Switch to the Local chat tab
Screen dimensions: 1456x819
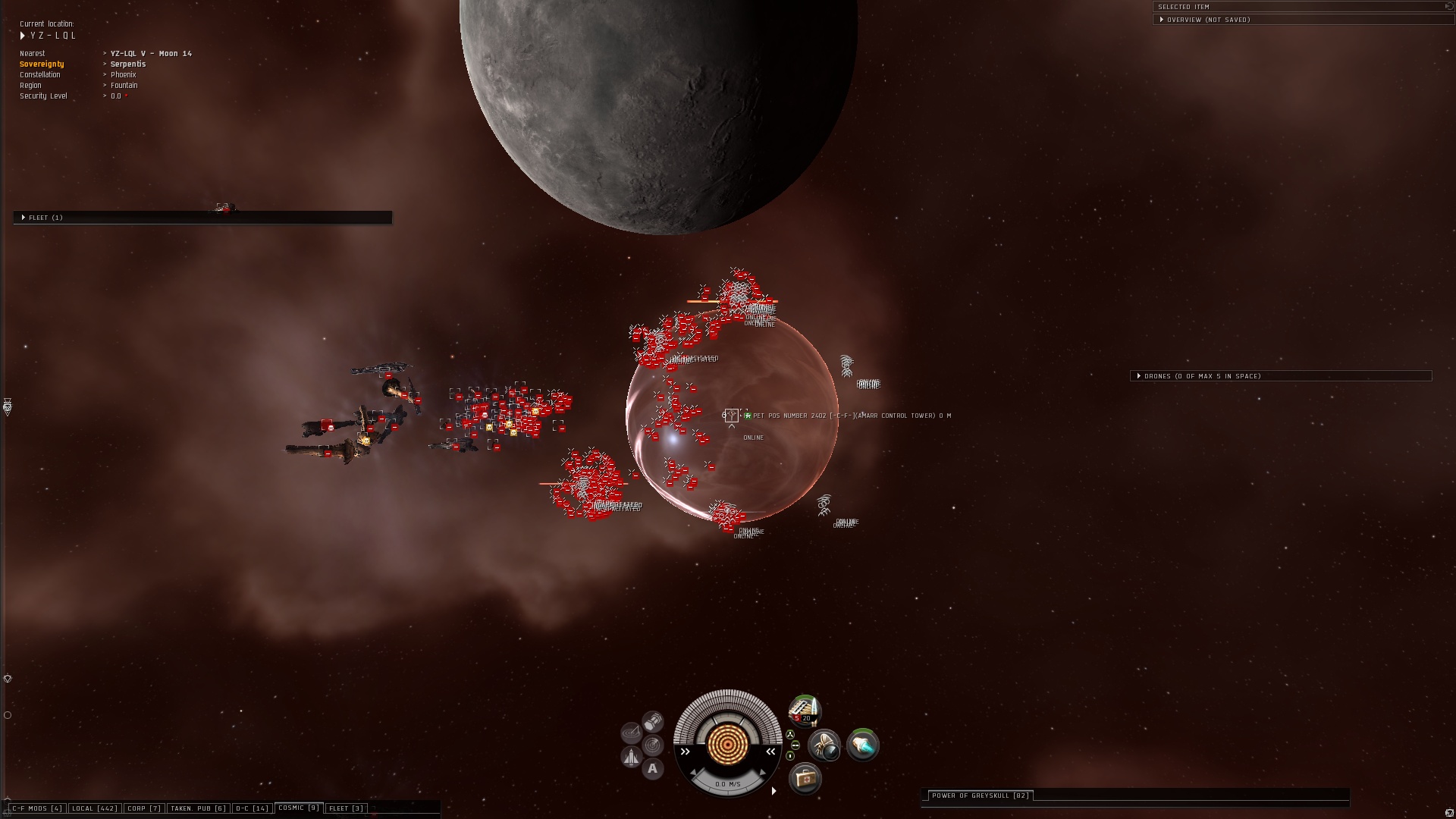[x=95, y=808]
